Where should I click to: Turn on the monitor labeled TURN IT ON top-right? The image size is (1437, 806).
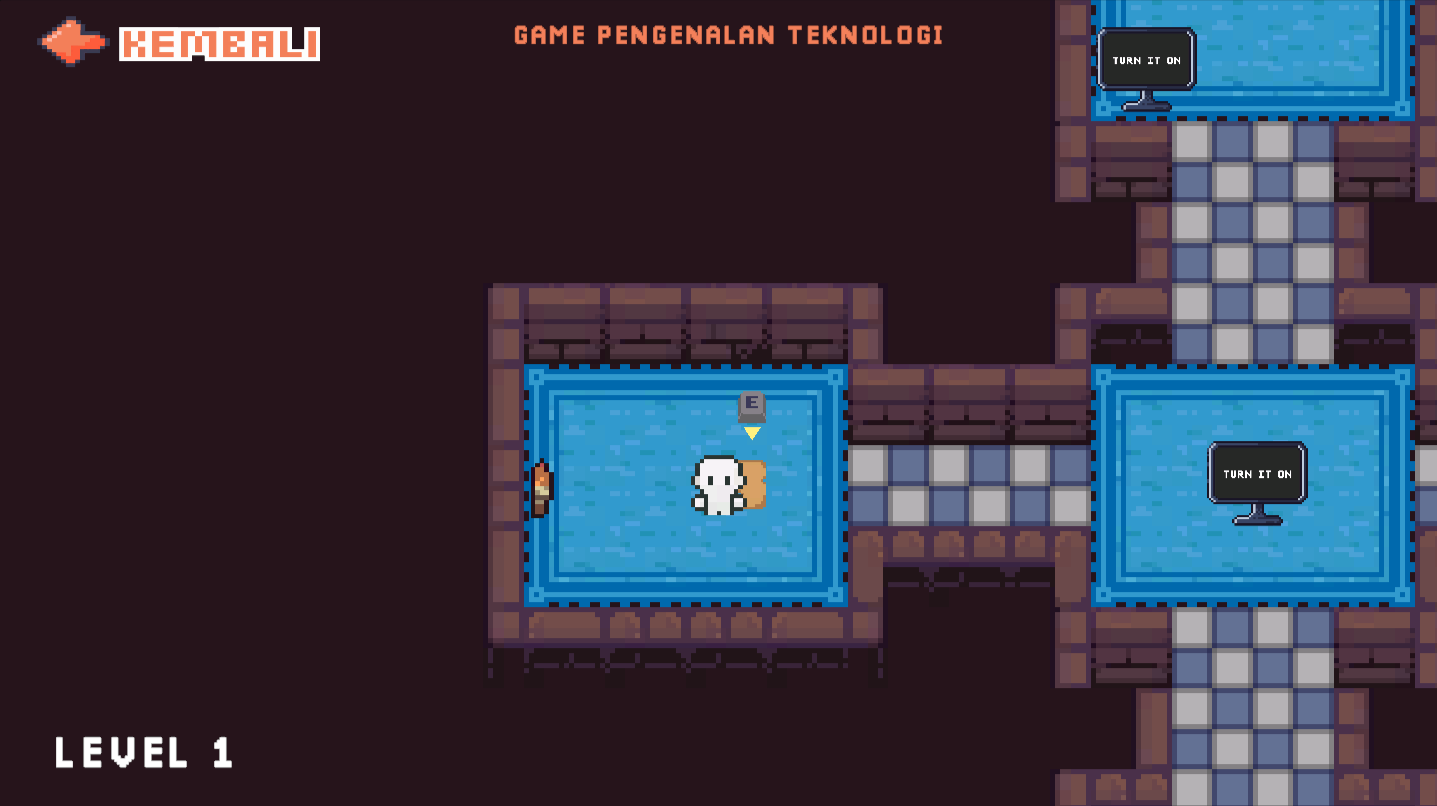click(1146, 60)
